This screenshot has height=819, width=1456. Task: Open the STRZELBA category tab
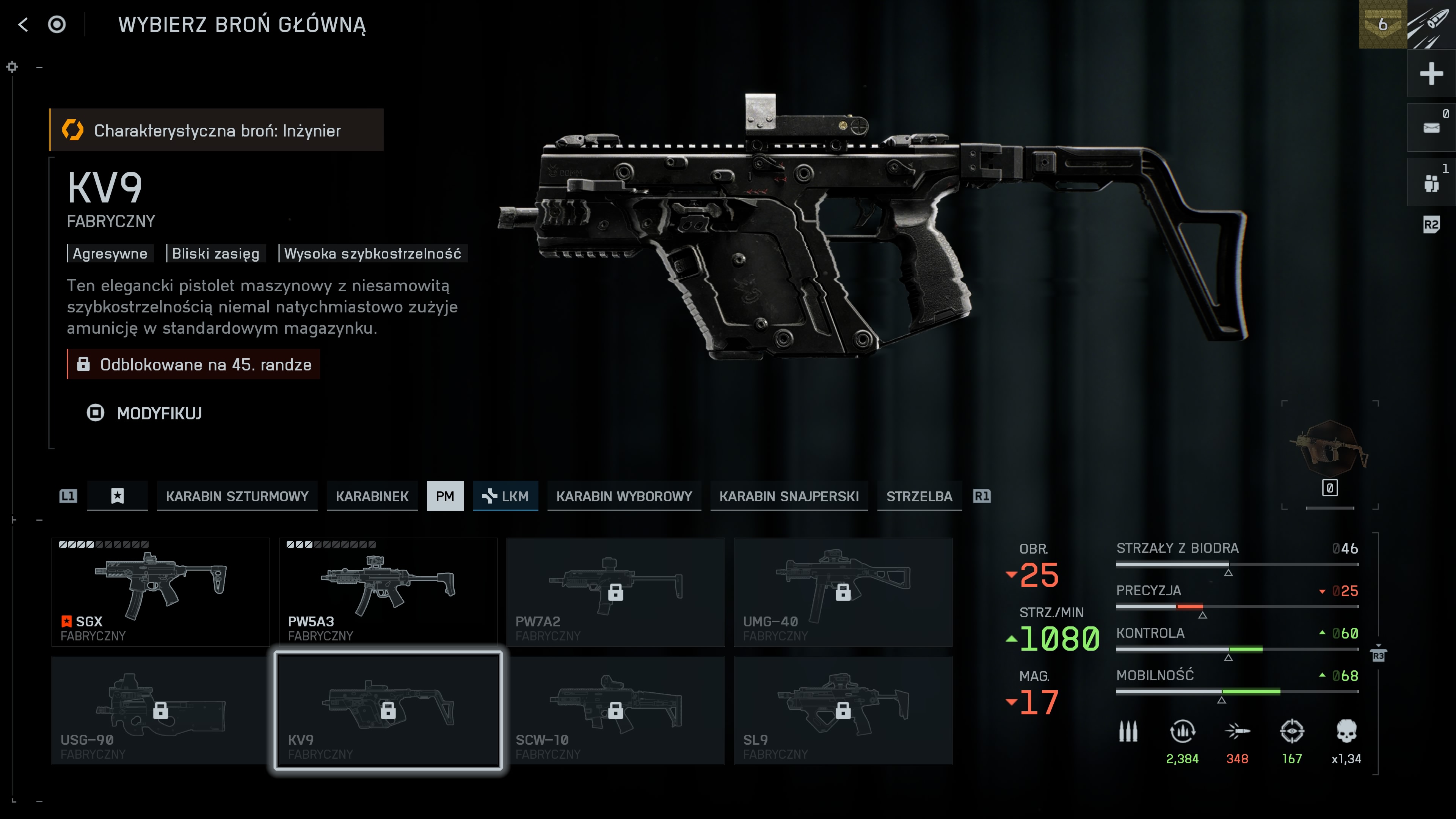pyautogui.click(x=919, y=496)
